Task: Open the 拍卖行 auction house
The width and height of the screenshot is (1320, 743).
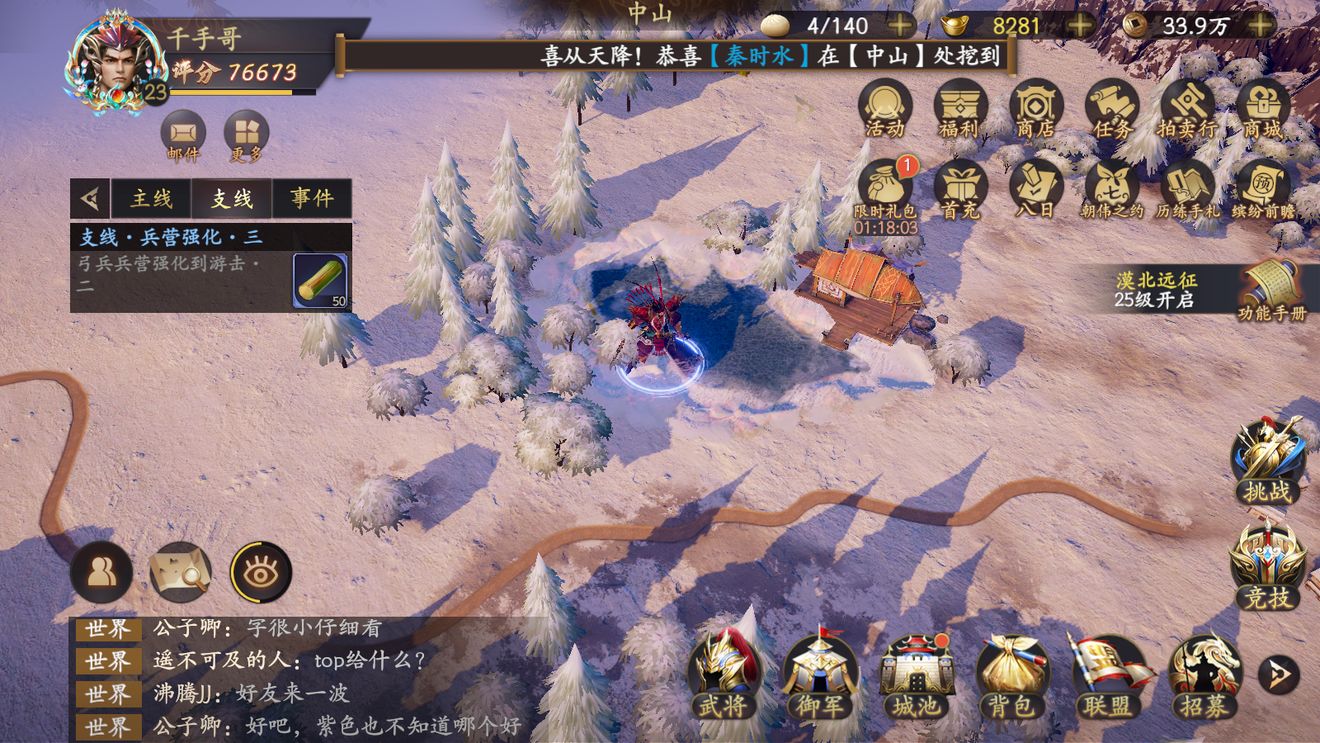Action: click(1184, 110)
